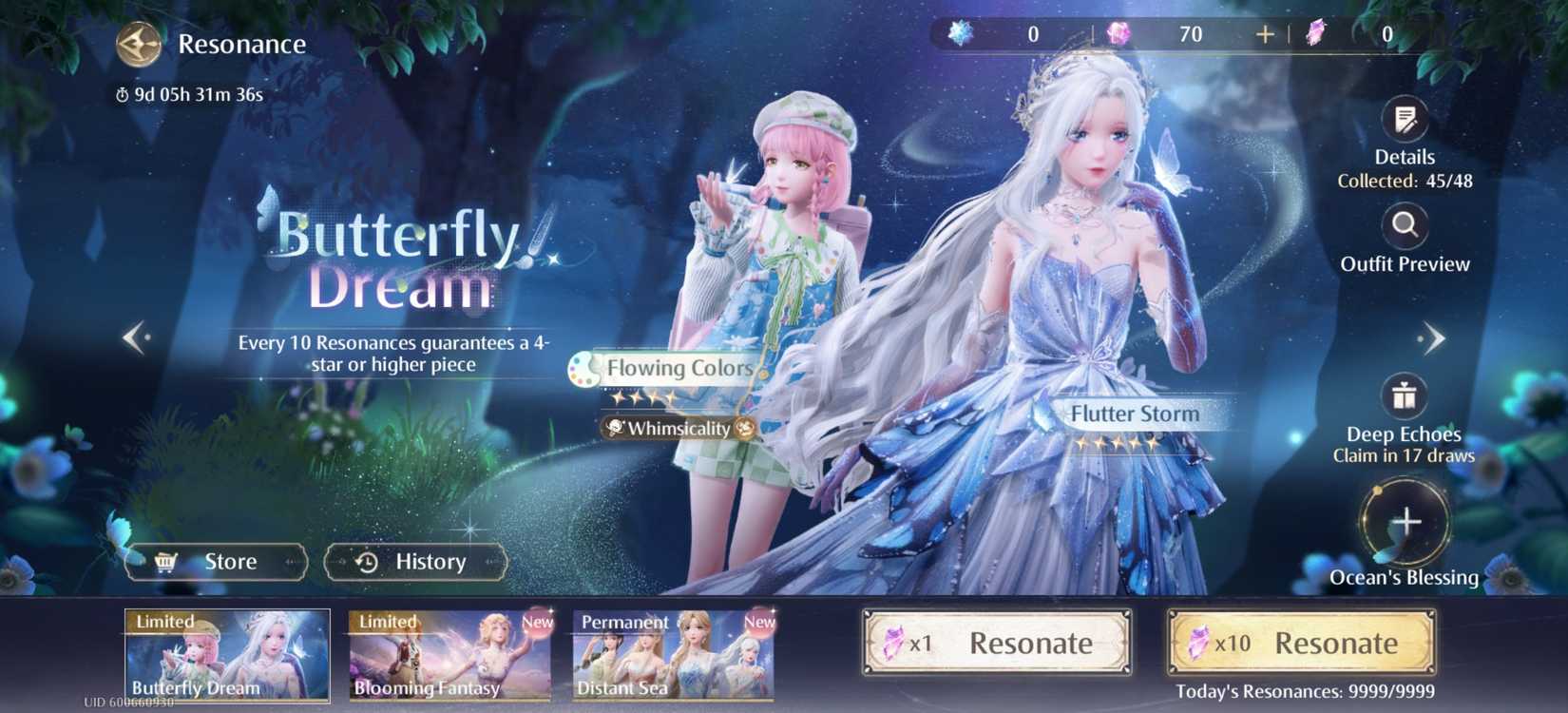Switch to the Blooming Fantasy banner
Image resolution: width=1568 pixels, height=713 pixels.
pyautogui.click(x=450, y=656)
